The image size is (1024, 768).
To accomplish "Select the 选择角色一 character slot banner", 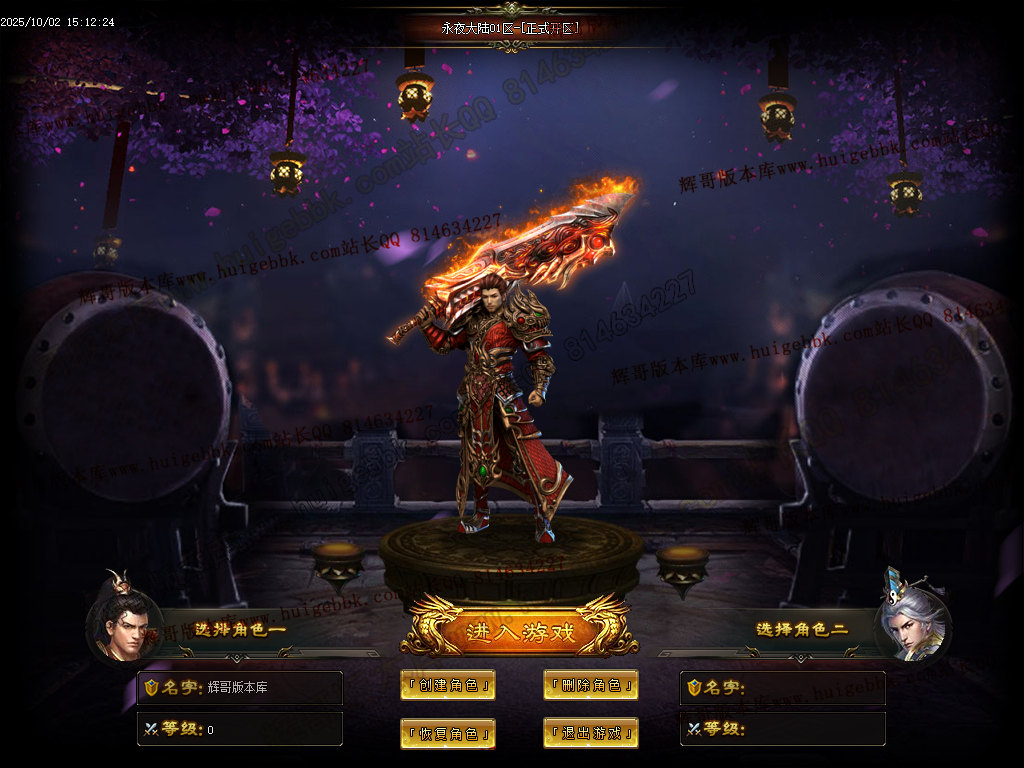I will click(240, 630).
